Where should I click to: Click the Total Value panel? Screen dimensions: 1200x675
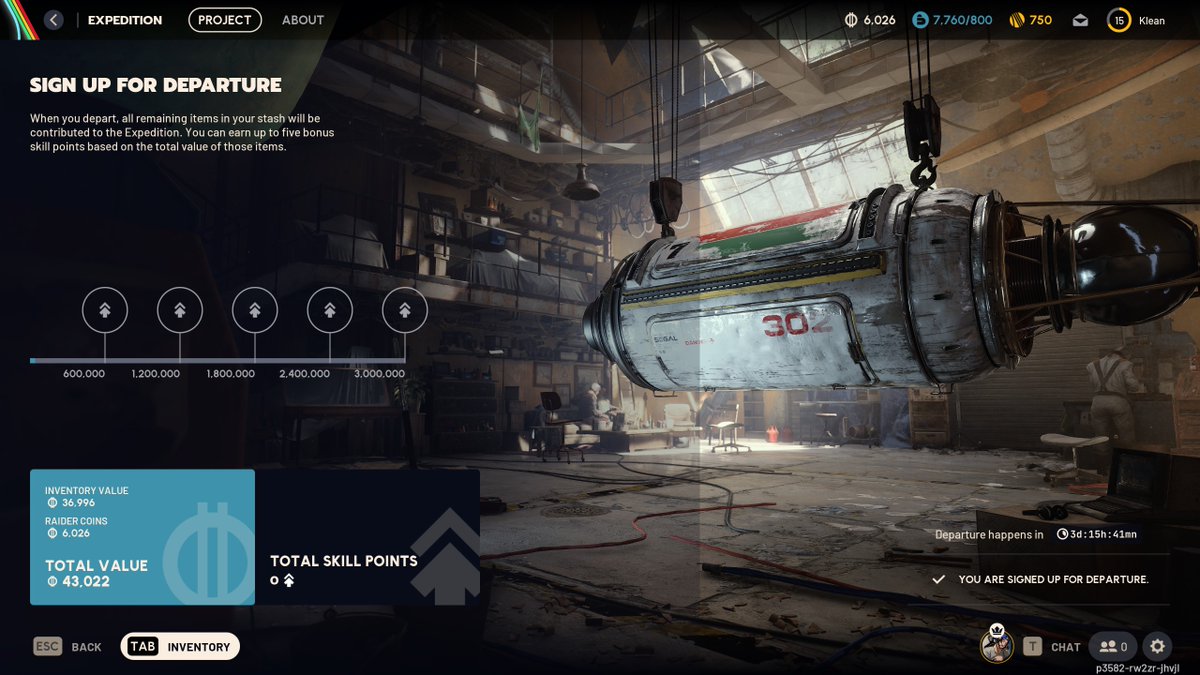[x=142, y=537]
